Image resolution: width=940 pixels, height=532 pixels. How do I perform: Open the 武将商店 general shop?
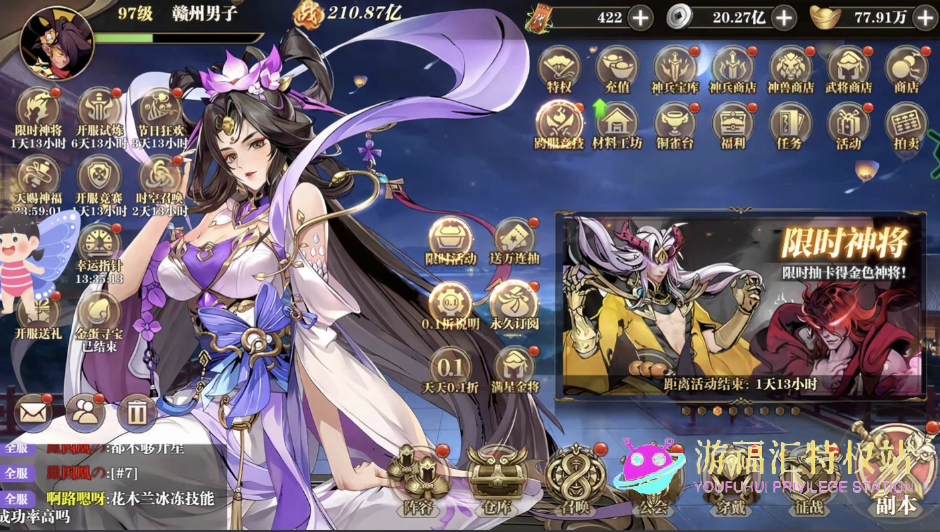848,69
